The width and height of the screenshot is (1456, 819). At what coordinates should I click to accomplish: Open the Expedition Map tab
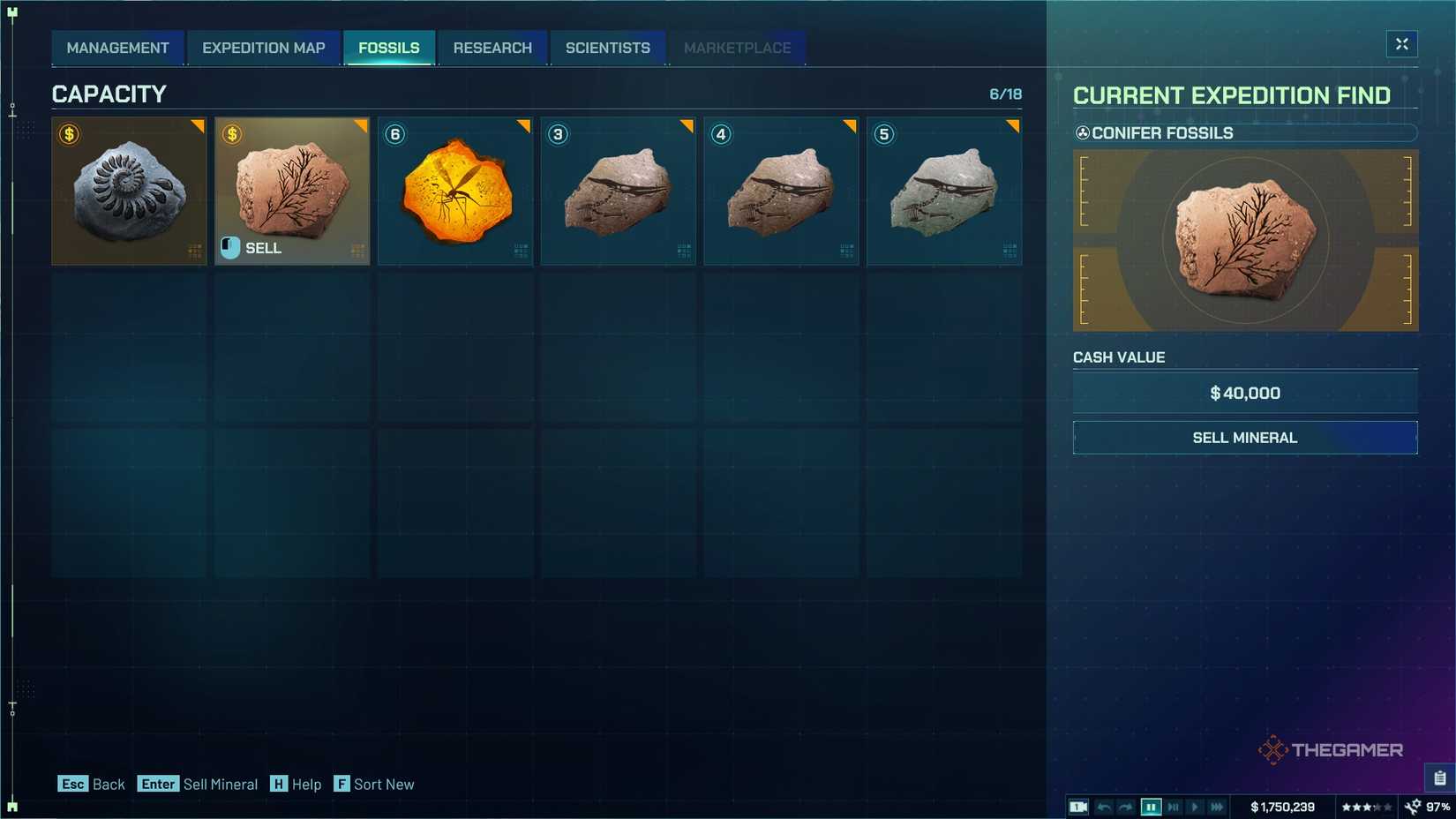tap(263, 48)
